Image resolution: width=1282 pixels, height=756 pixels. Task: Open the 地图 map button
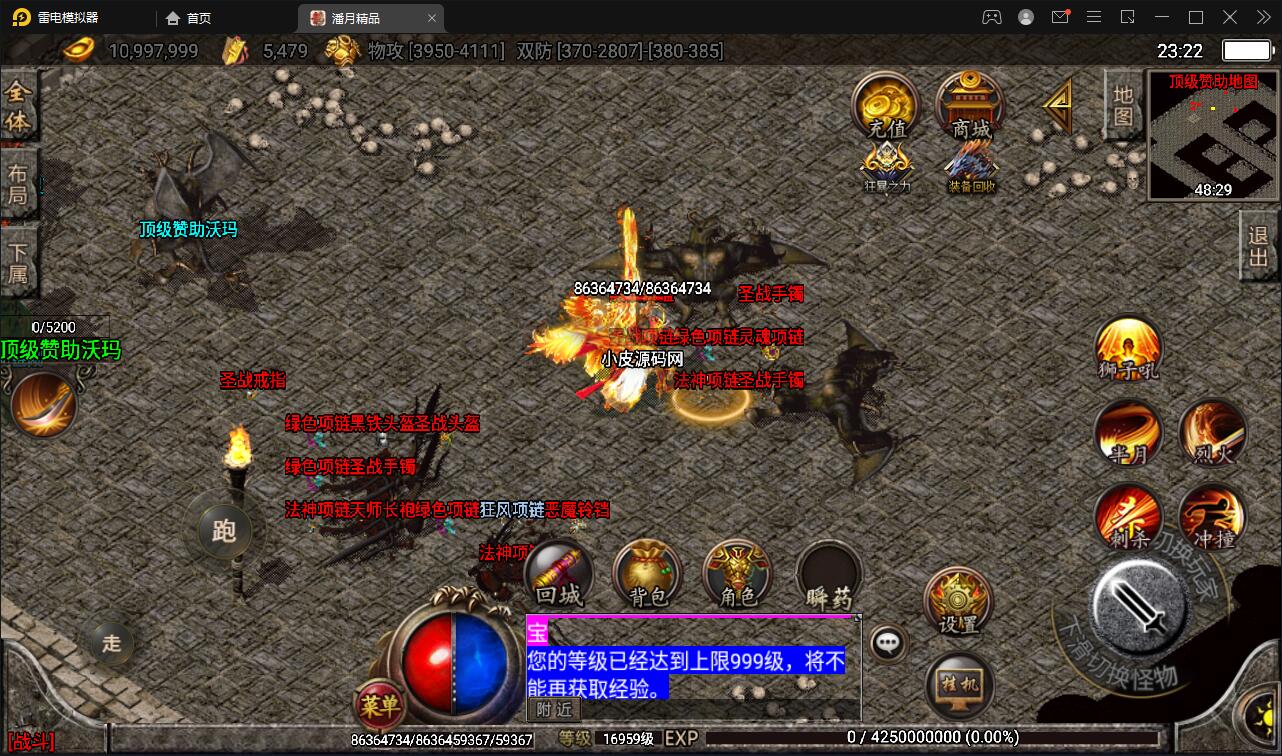click(x=1123, y=105)
